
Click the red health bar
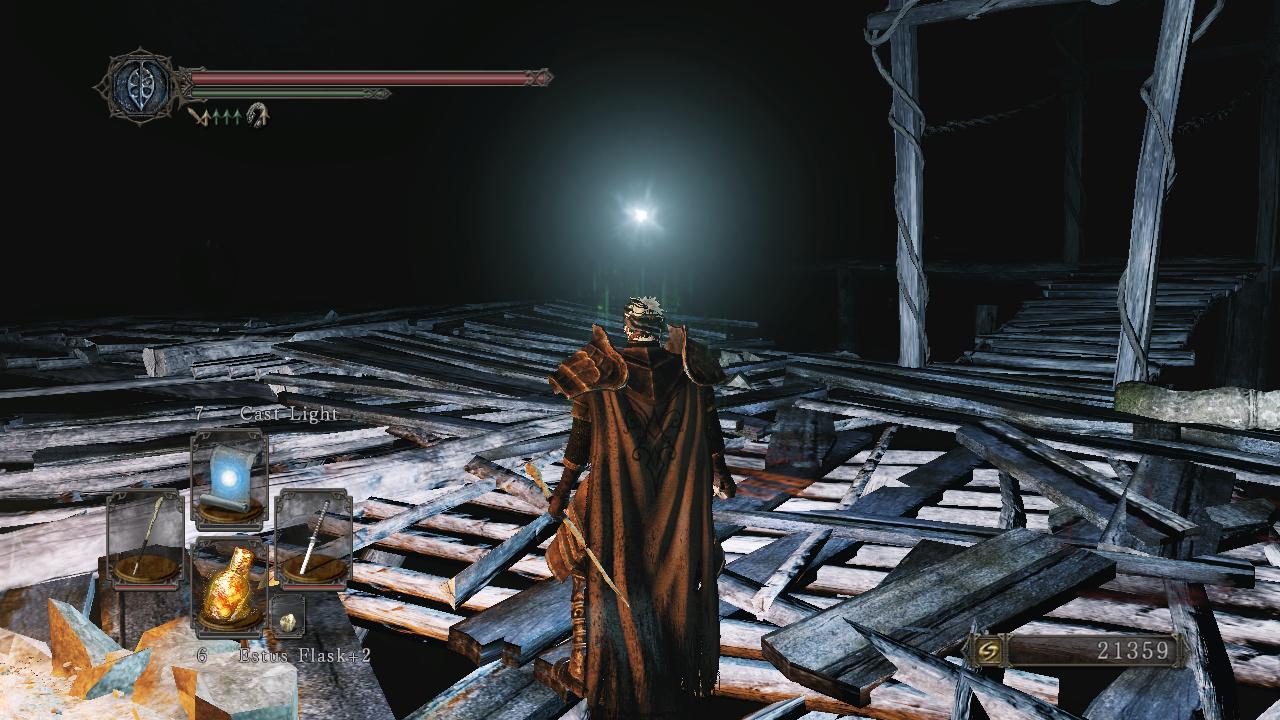pos(360,76)
